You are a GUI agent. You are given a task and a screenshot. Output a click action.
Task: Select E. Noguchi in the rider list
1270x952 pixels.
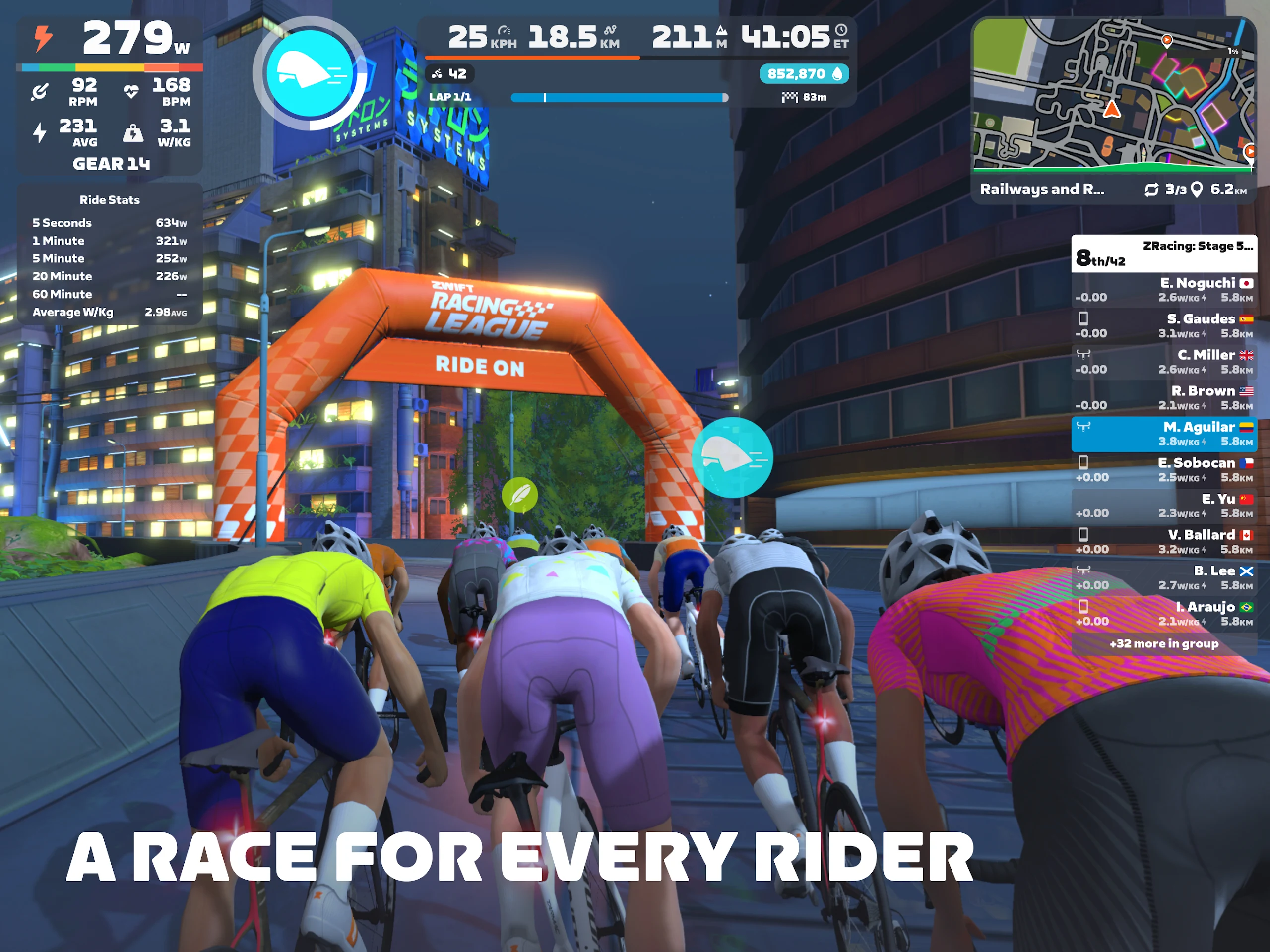(x=1163, y=289)
